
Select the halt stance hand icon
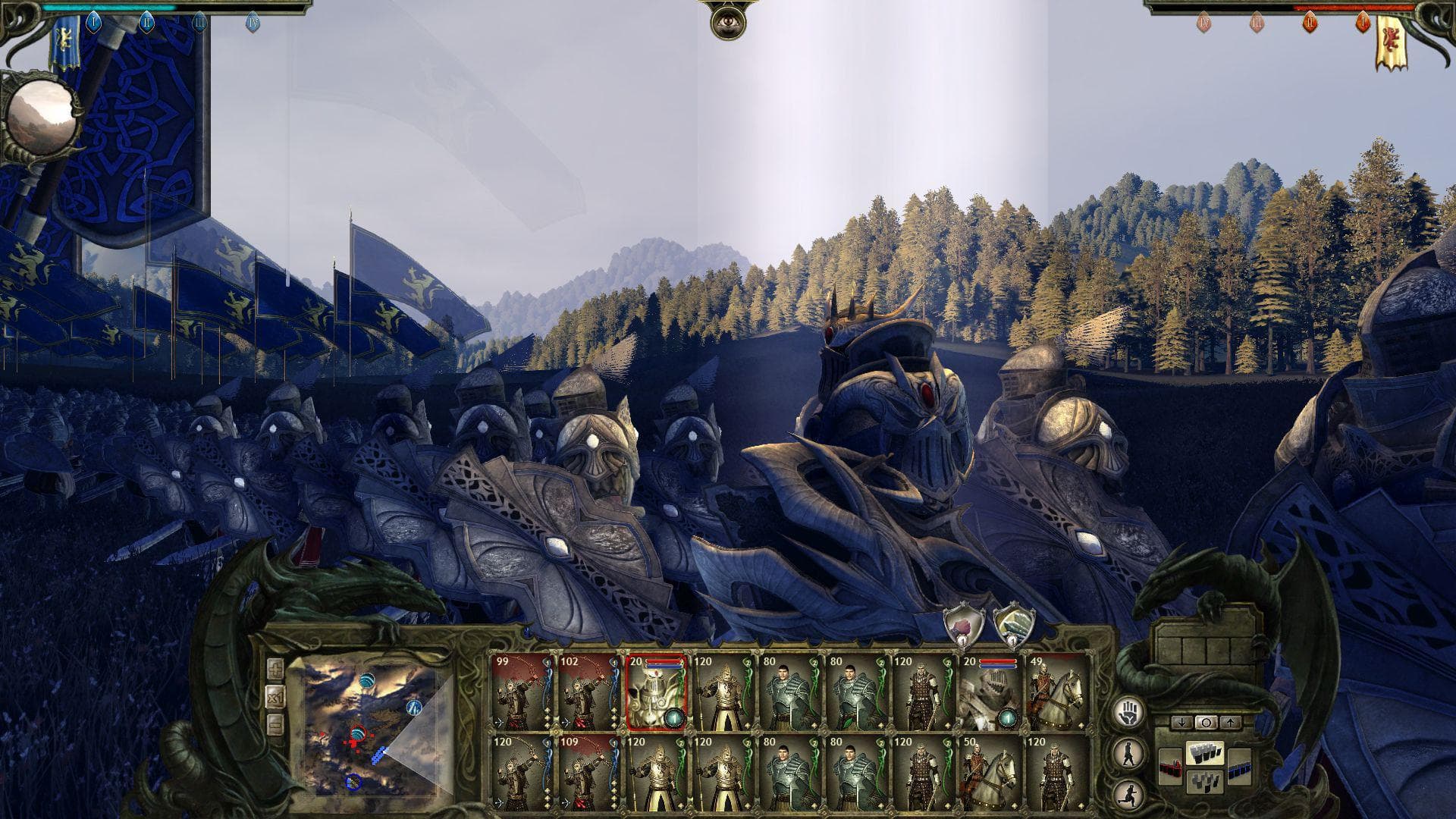[x=1128, y=711]
